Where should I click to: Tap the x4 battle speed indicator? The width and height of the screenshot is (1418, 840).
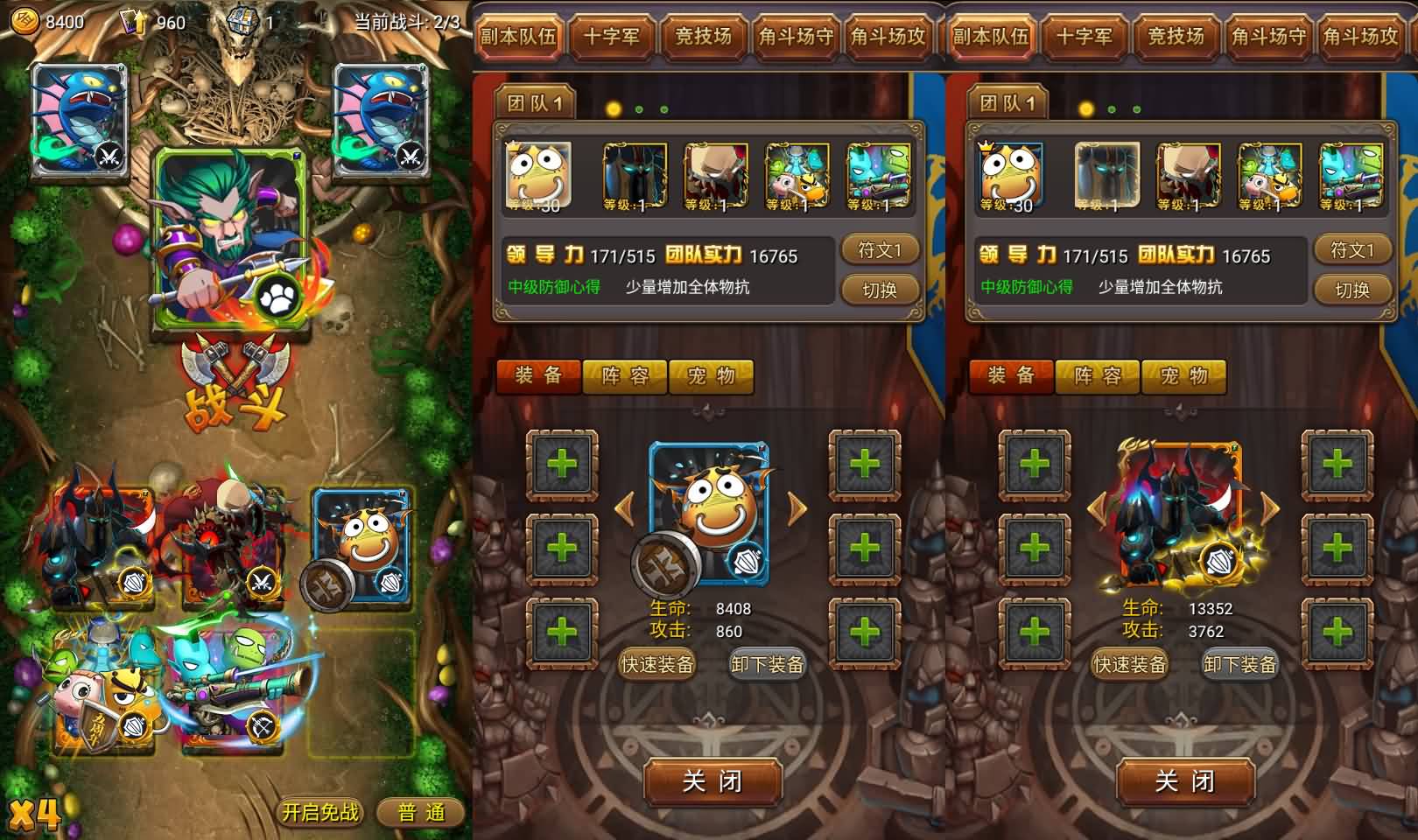(x=35, y=814)
